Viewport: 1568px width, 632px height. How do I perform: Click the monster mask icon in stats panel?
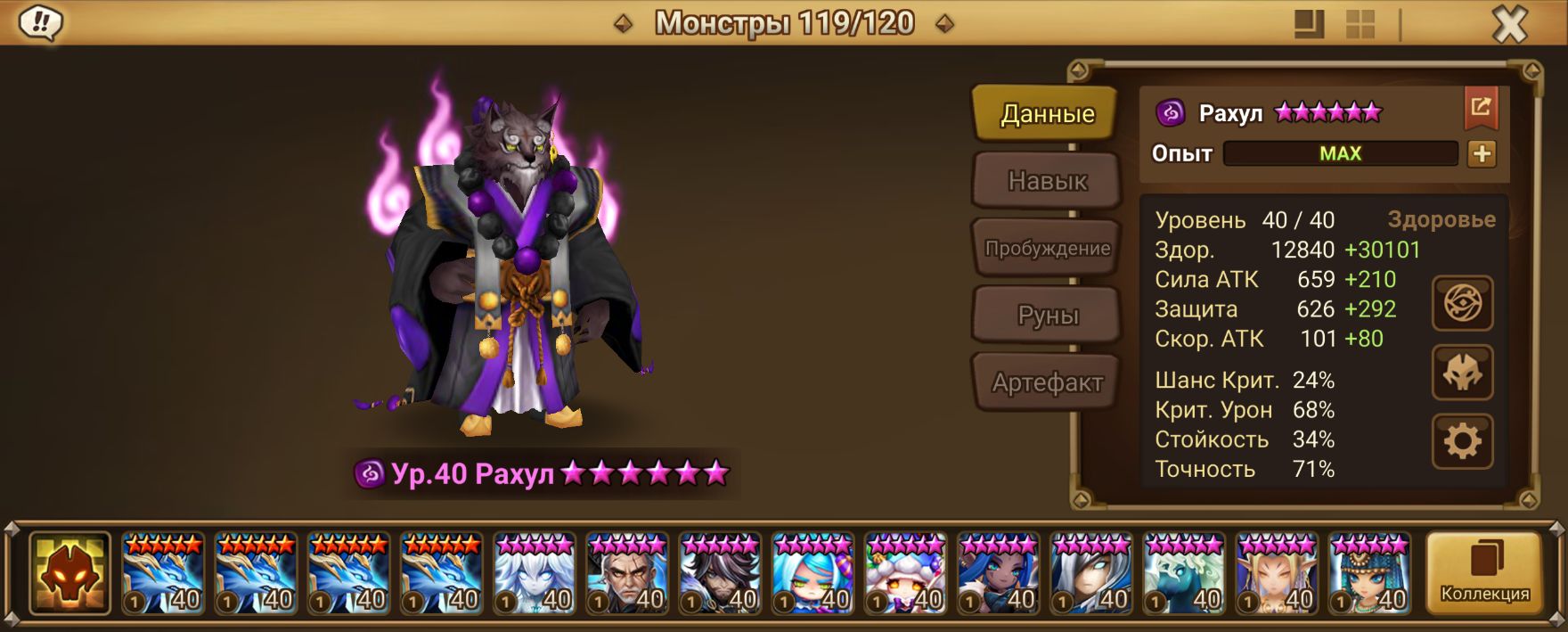(x=1462, y=373)
